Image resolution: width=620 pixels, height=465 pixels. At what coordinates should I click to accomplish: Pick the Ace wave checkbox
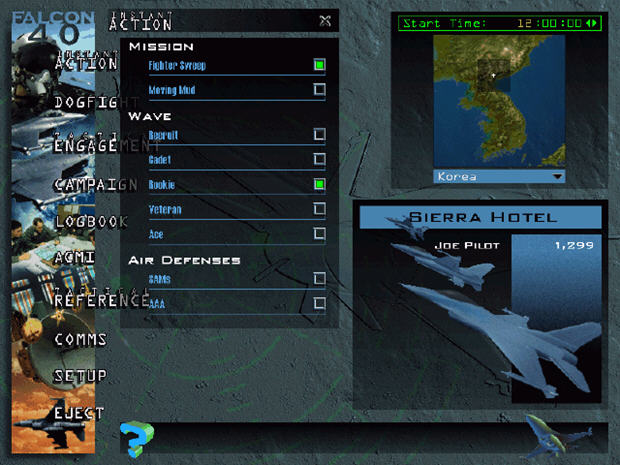click(x=319, y=234)
